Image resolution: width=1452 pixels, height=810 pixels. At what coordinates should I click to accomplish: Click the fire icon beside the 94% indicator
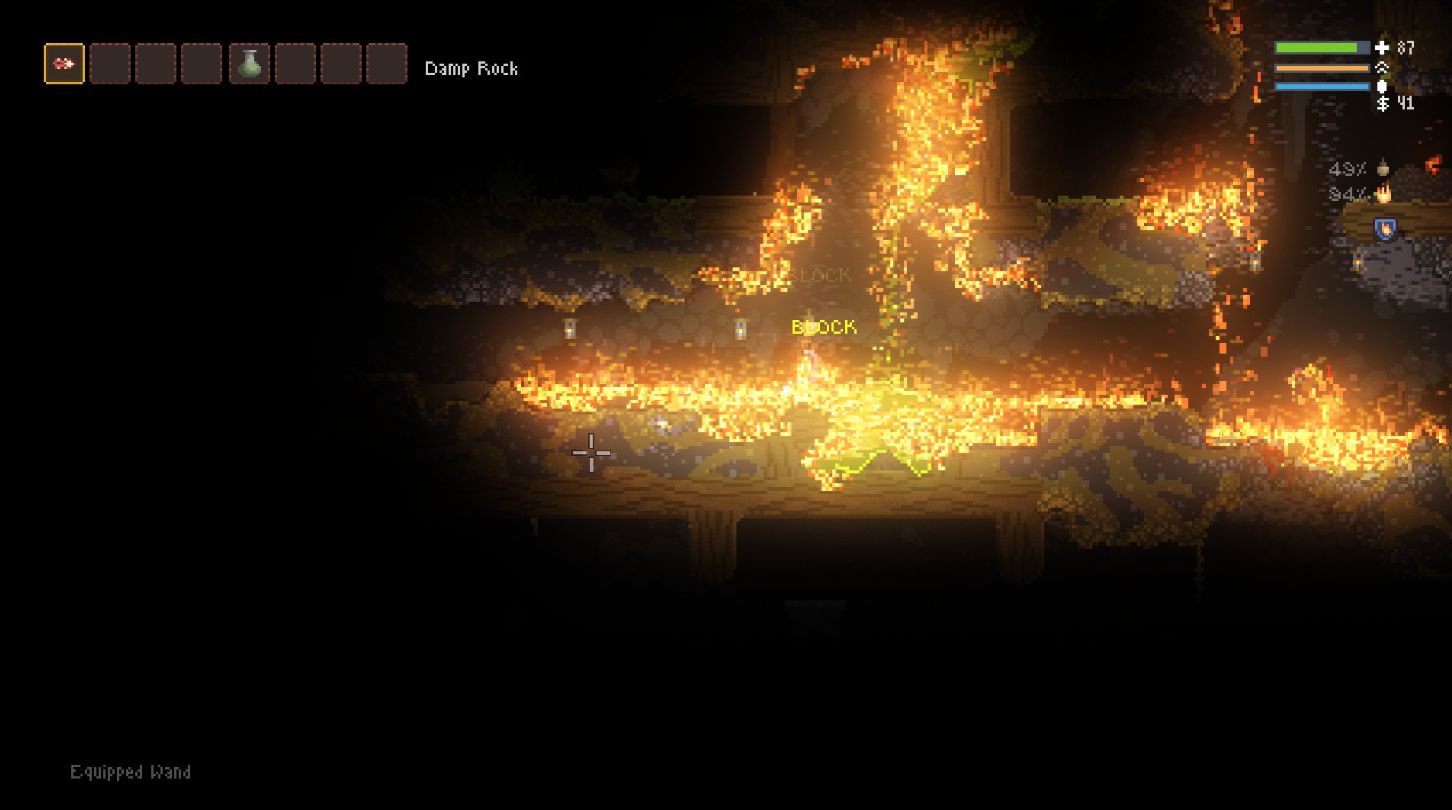(x=1385, y=193)
